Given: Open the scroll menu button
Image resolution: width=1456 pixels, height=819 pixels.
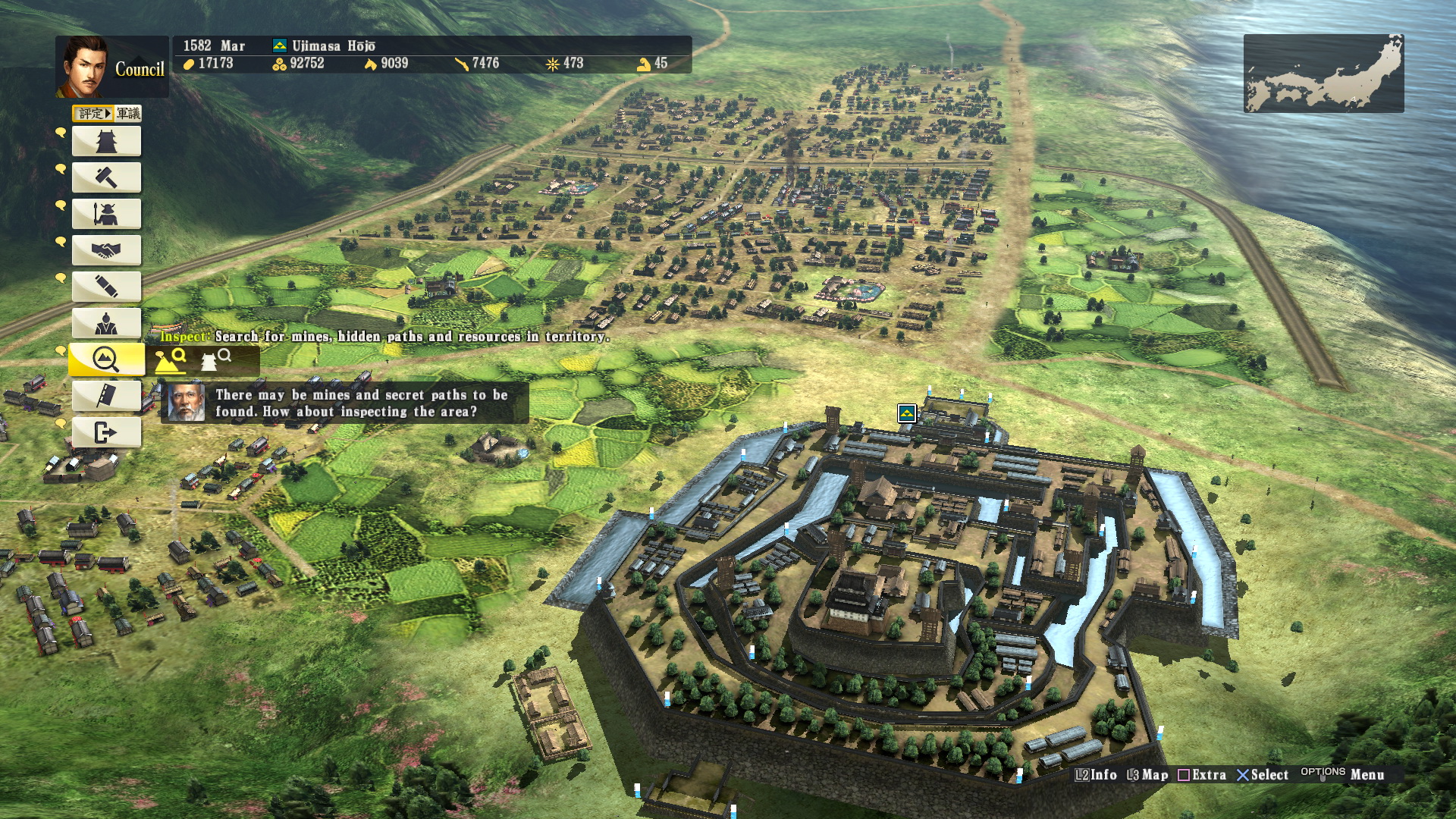Looking at the screenshot, I should coord(106,287).
